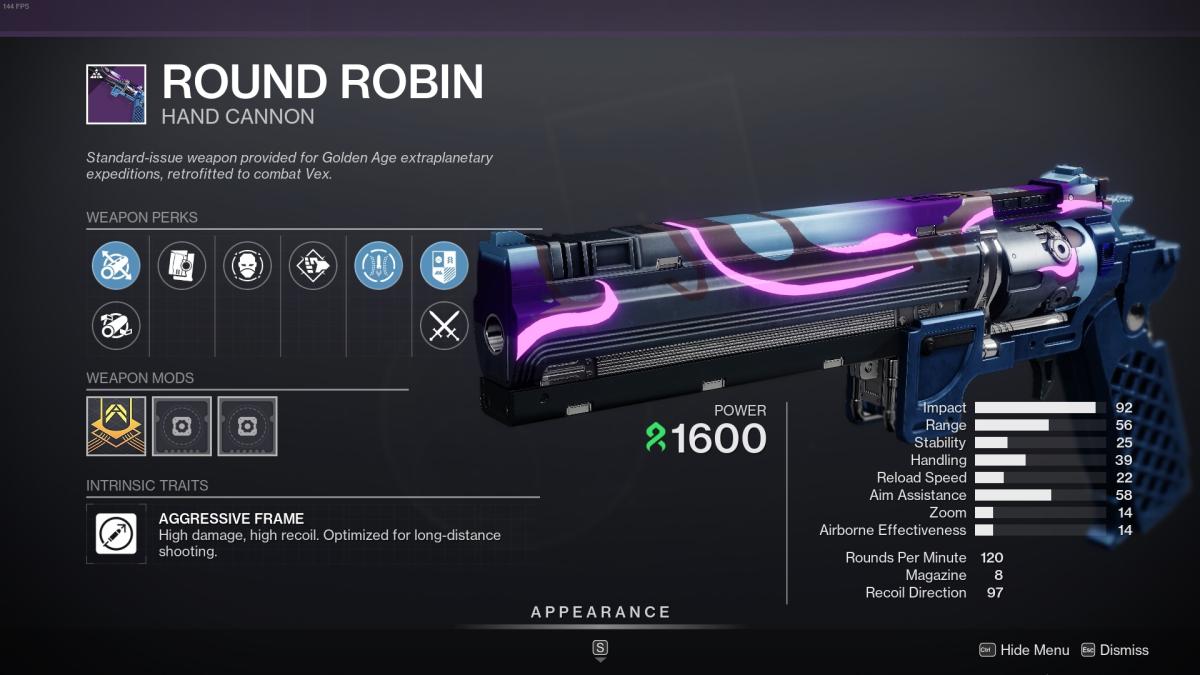Select the Round Robin weapon icon
The width and height of the screenshot is (1200, 675).
point(116,94)
